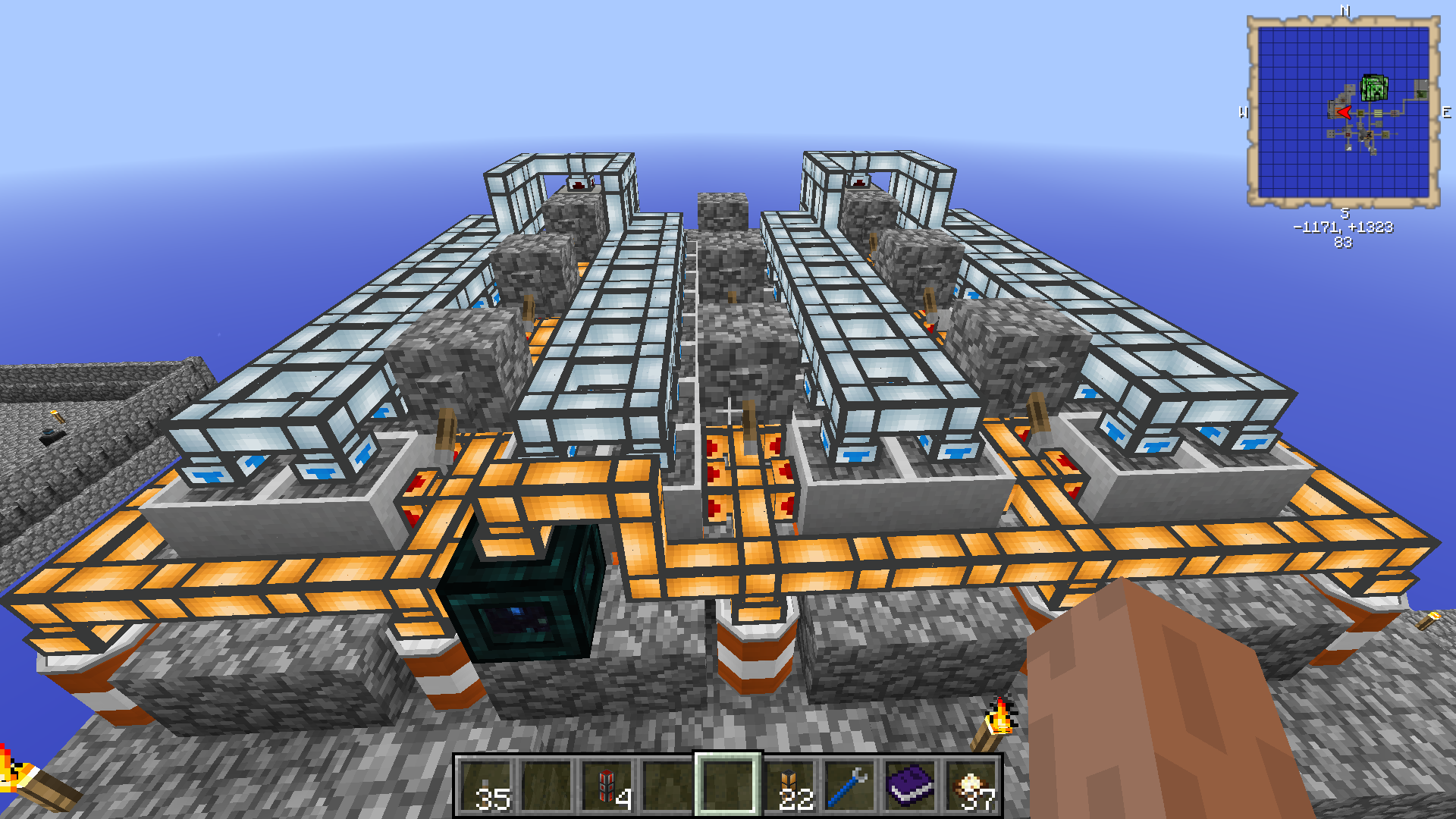Click the minimap in the corner
1456x819 pixels.
tap(1343, 112)
